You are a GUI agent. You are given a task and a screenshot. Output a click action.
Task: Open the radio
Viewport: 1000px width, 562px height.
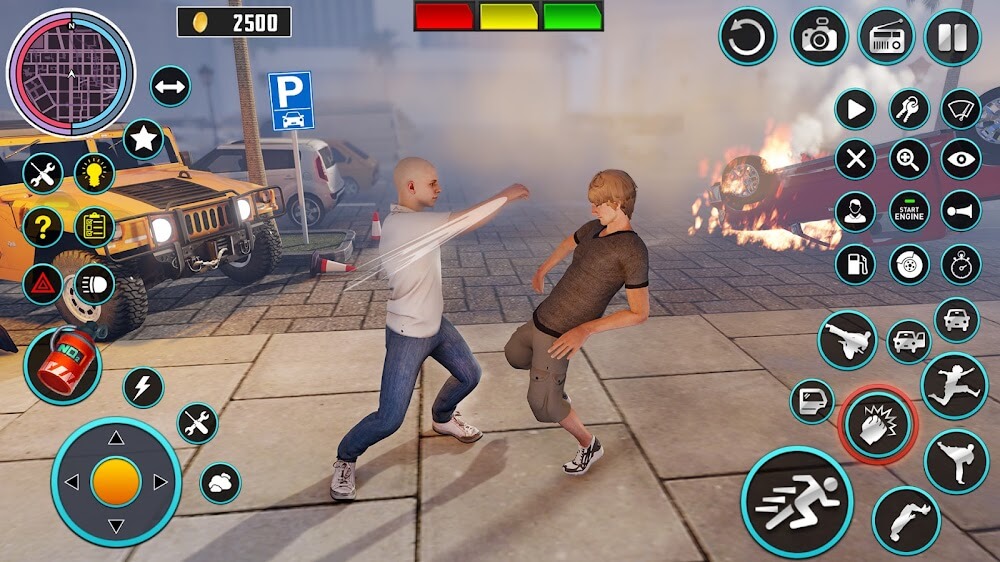pos(885,37)
